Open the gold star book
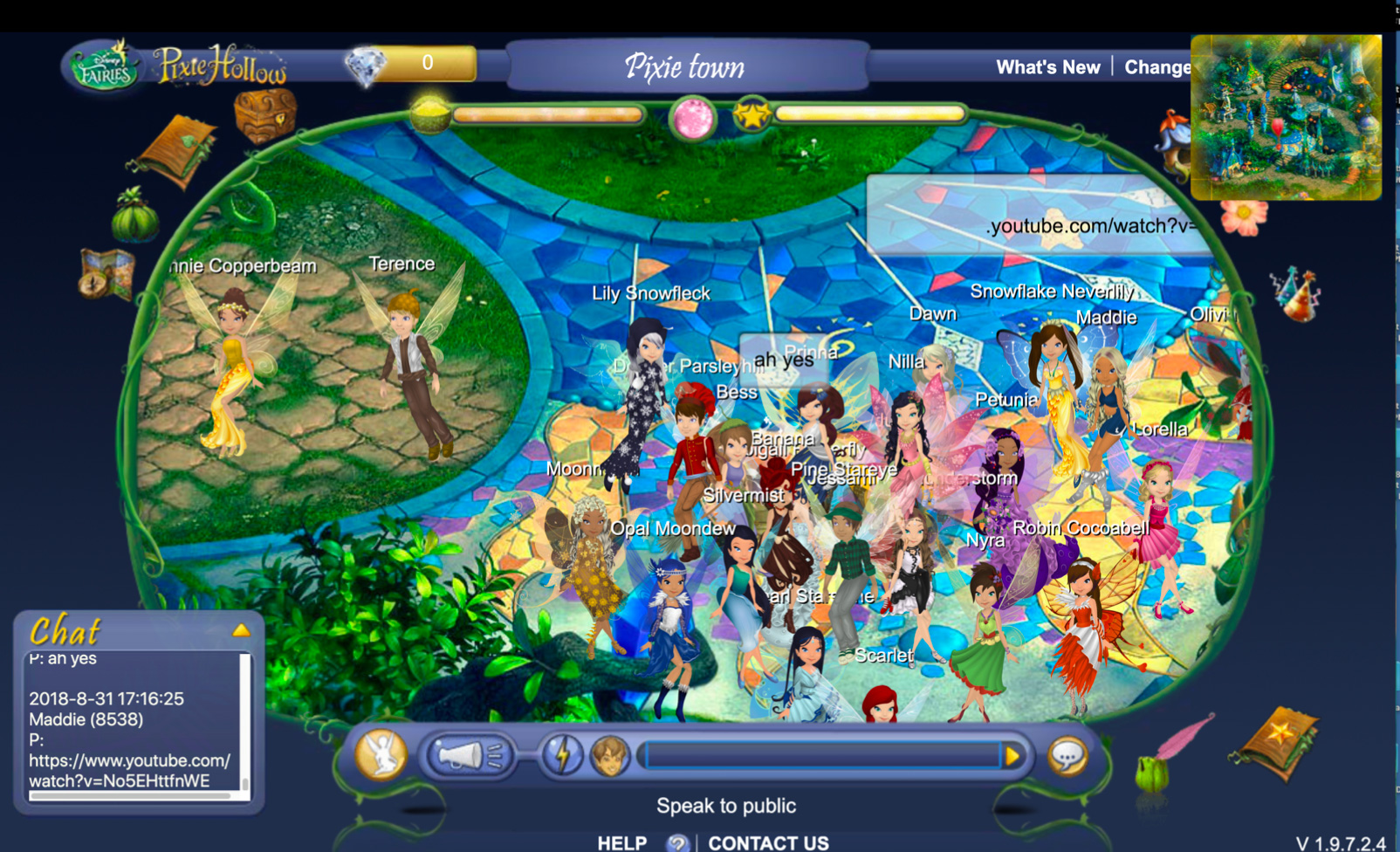 pyautogui.click(x=1278, y=743)
